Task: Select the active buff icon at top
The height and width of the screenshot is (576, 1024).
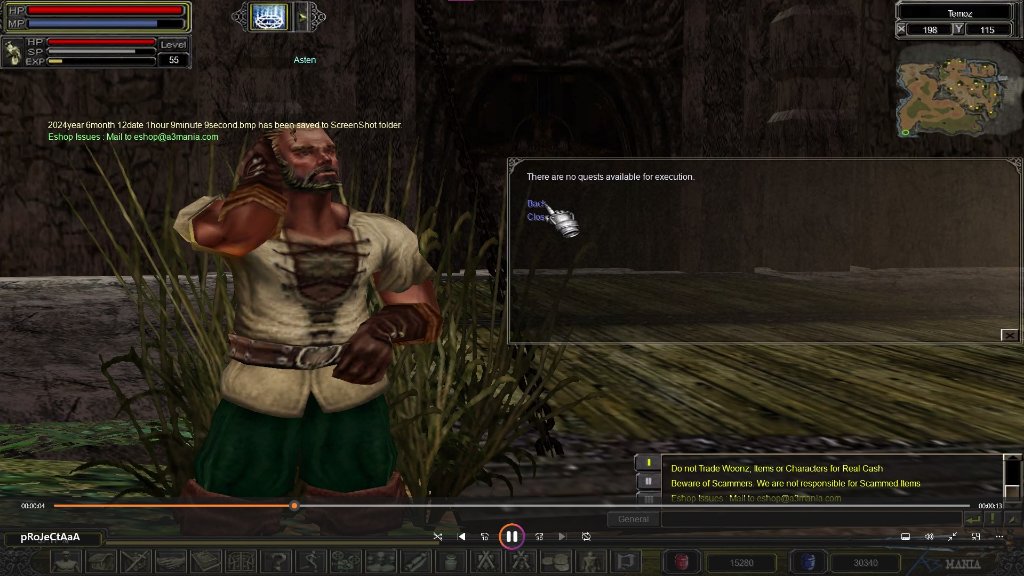Action: click(x=268, y=15)
